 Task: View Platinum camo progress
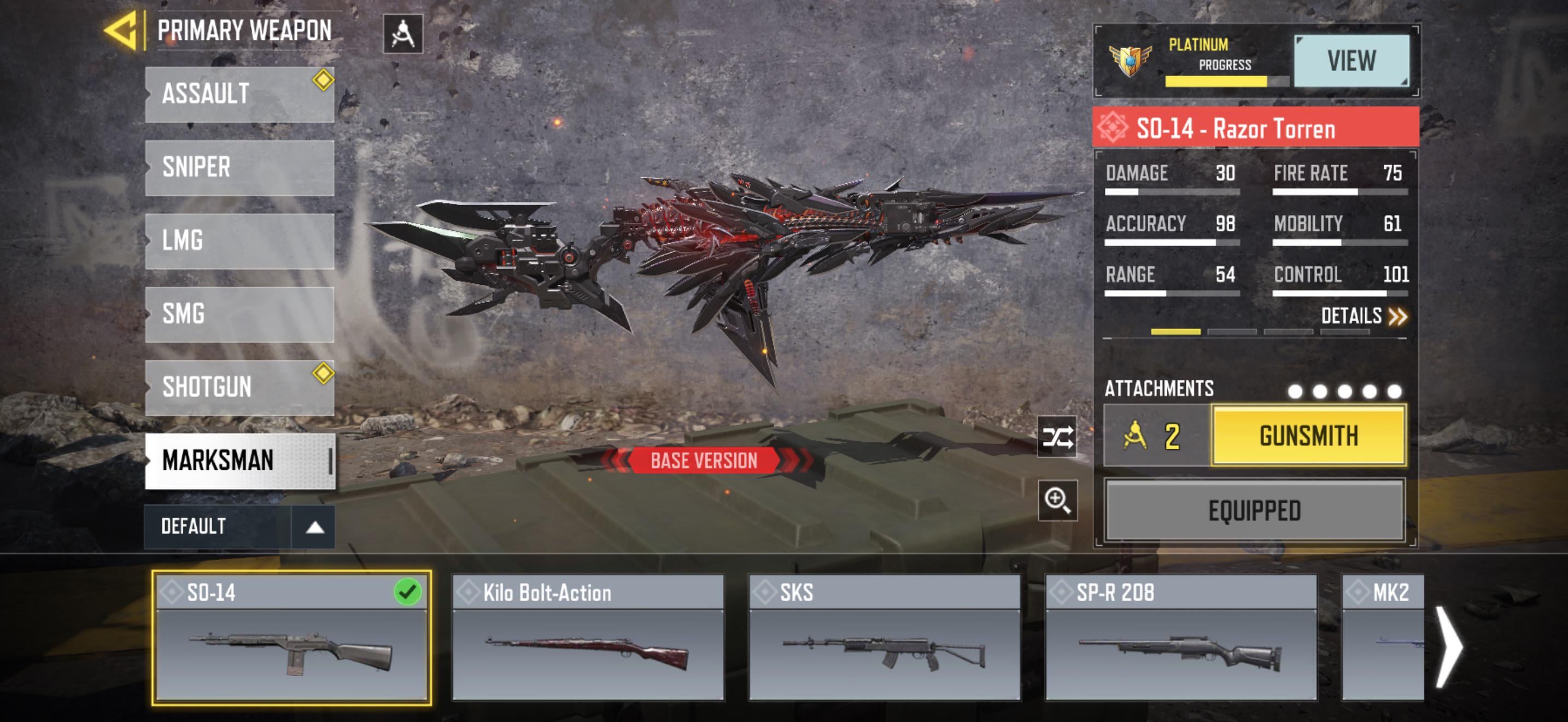(1351, 61)
